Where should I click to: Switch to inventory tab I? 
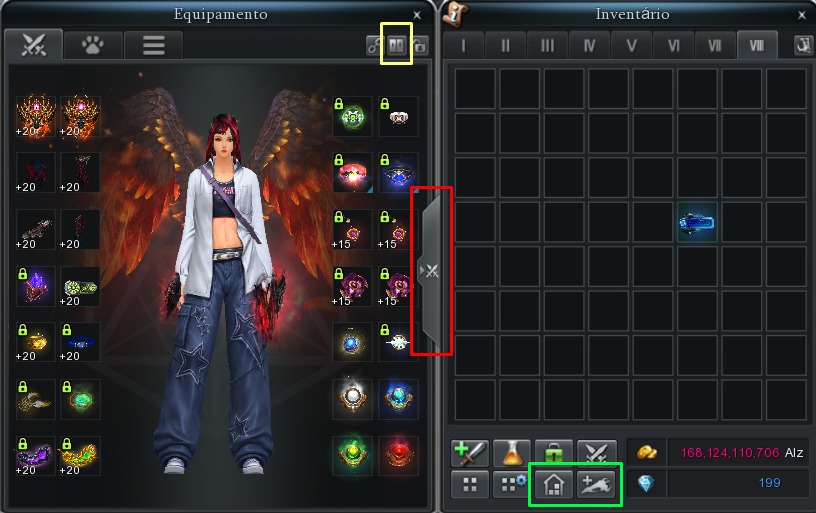click(x=462, y=46)
